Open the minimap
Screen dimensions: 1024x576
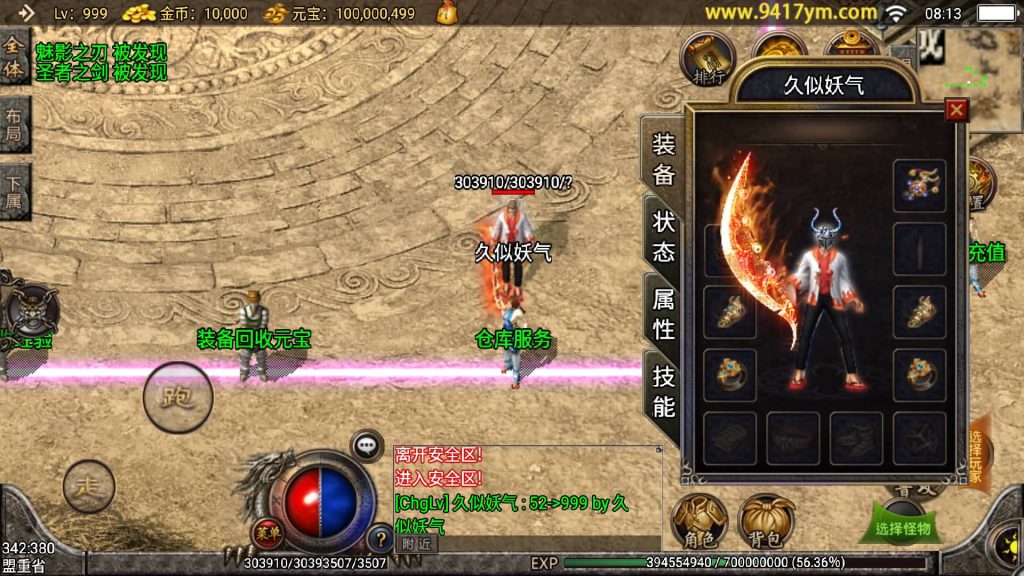point(983,79)
